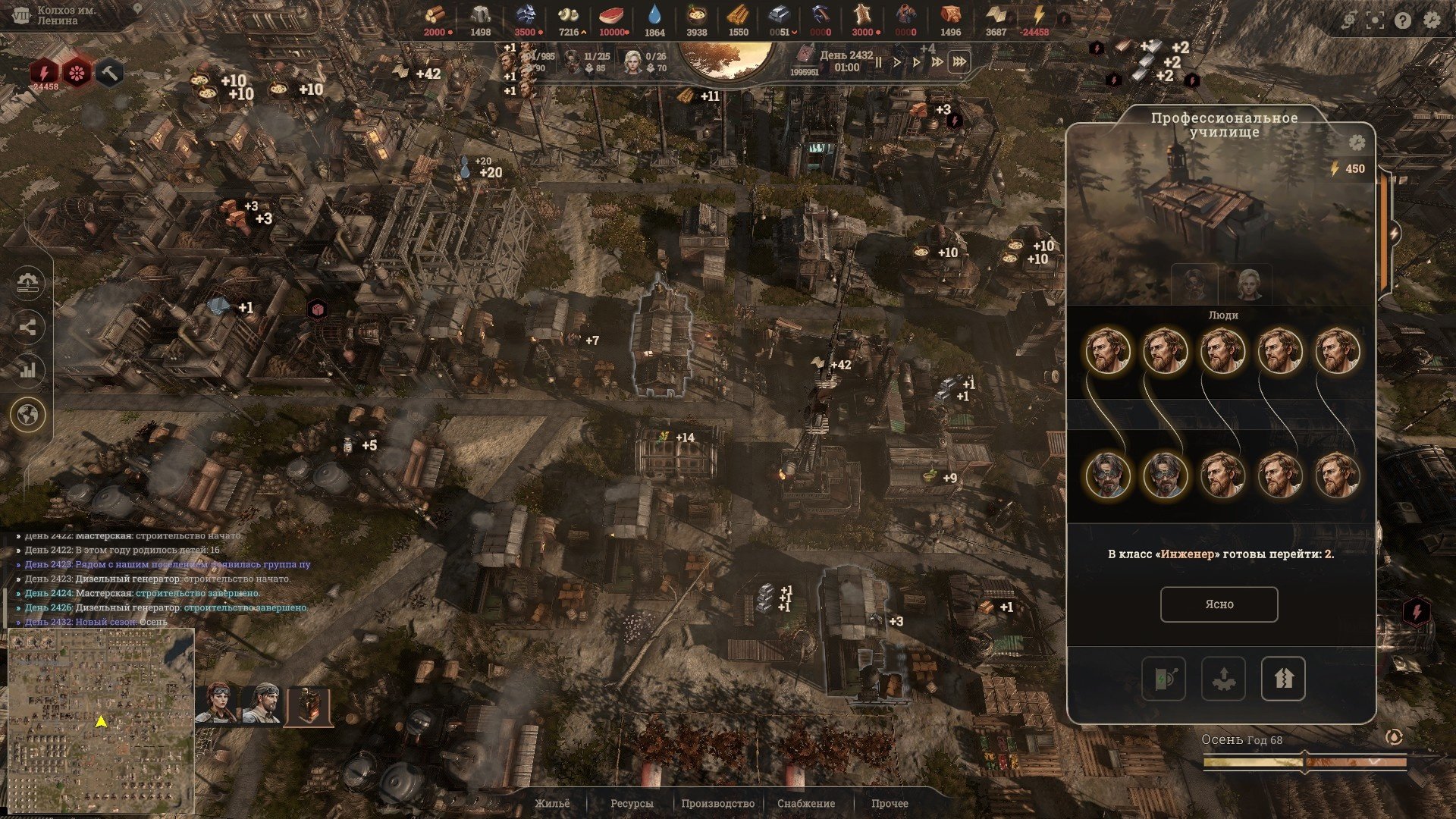Click the demolish building broken-house button
The height and width of the screenshot is (819, 1456).
(1282, 678)
